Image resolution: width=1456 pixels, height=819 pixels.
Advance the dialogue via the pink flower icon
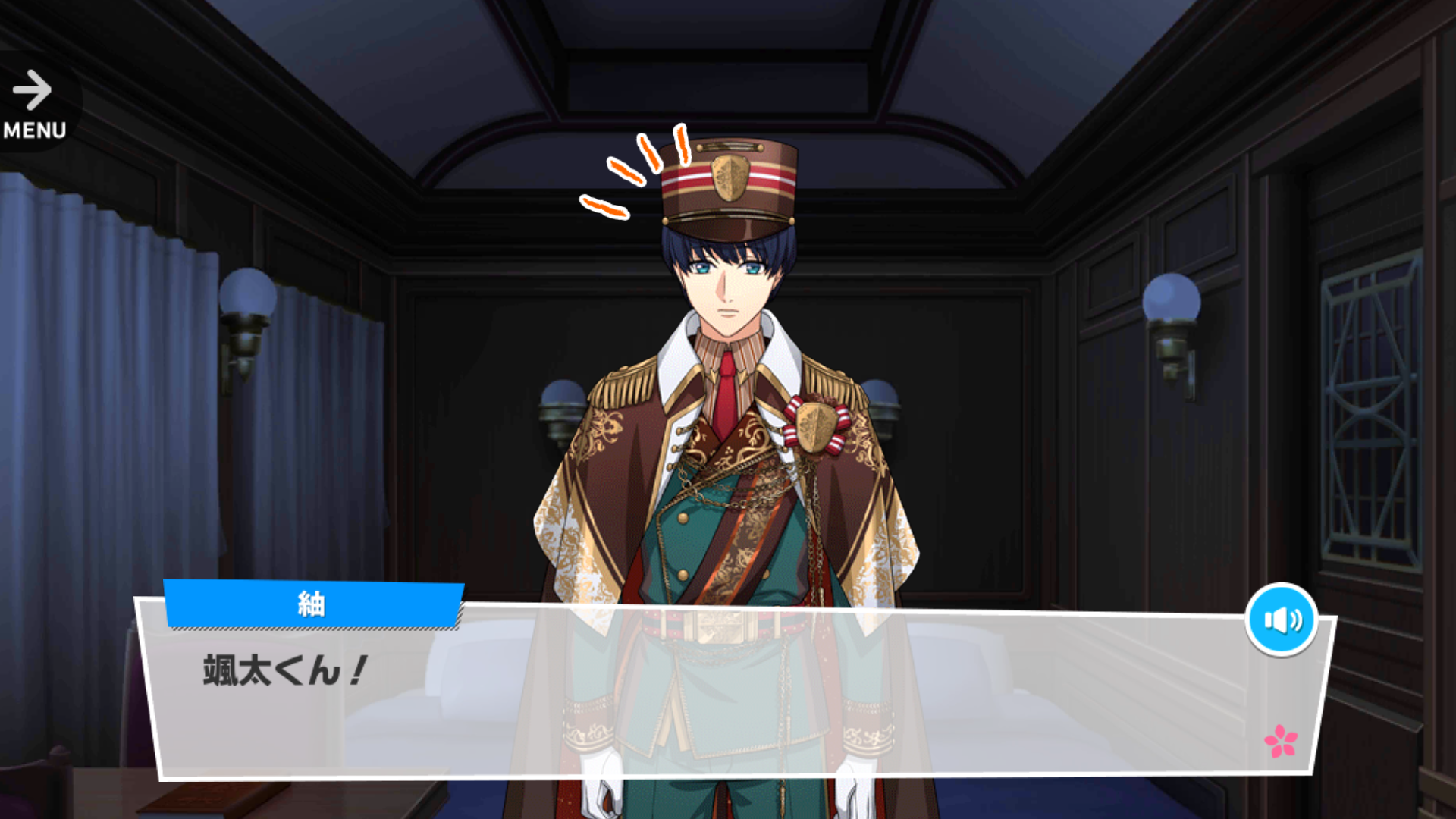coord(1280,741)
